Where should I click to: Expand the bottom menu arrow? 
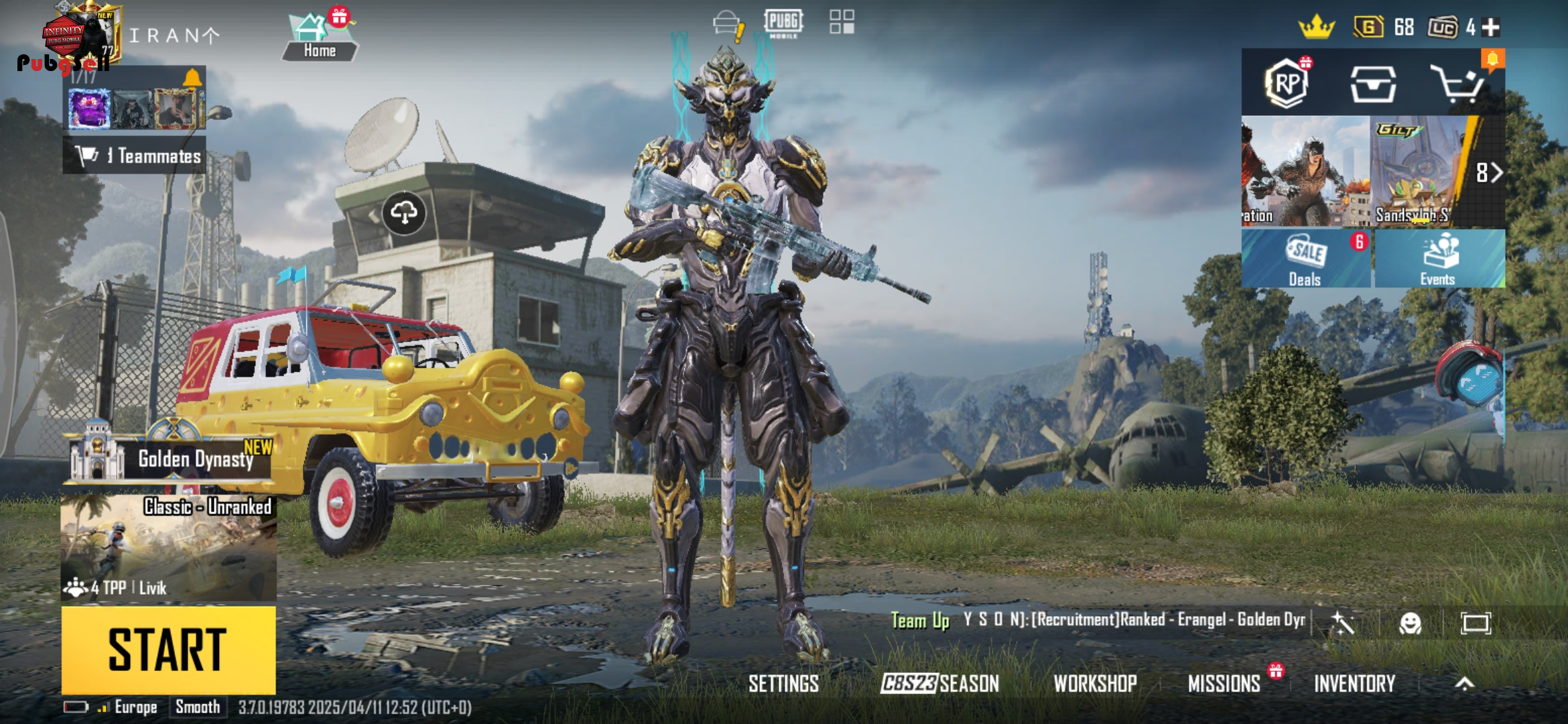tap(1465, 683)
